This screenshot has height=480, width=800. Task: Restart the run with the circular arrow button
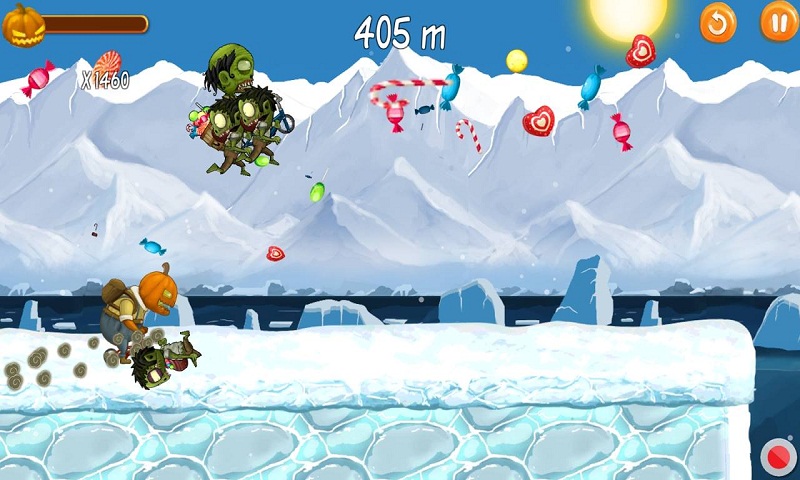pyautogui.click(x=717, y=22)
